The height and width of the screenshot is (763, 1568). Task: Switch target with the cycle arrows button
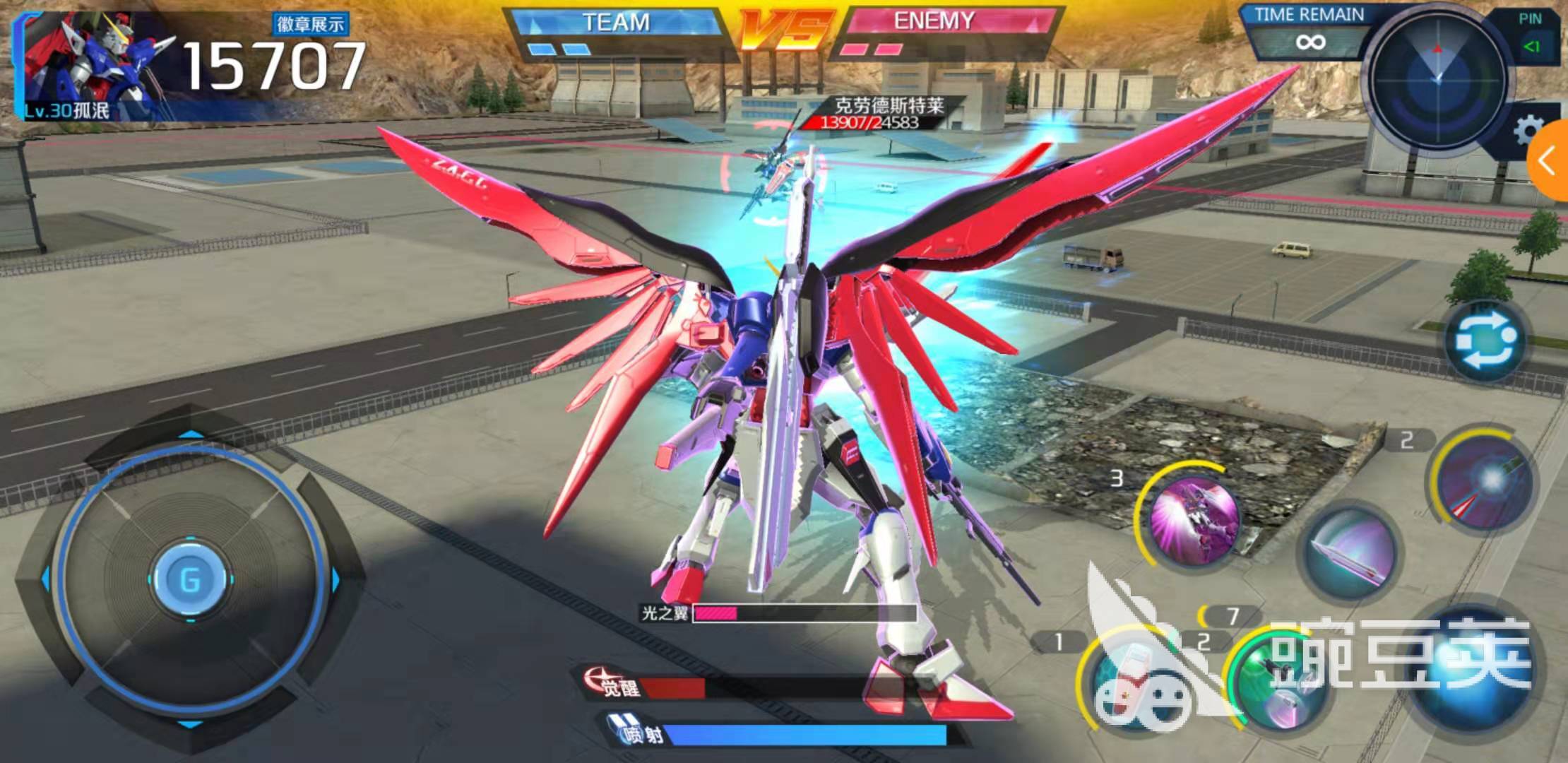click(x=1486, y=343)
